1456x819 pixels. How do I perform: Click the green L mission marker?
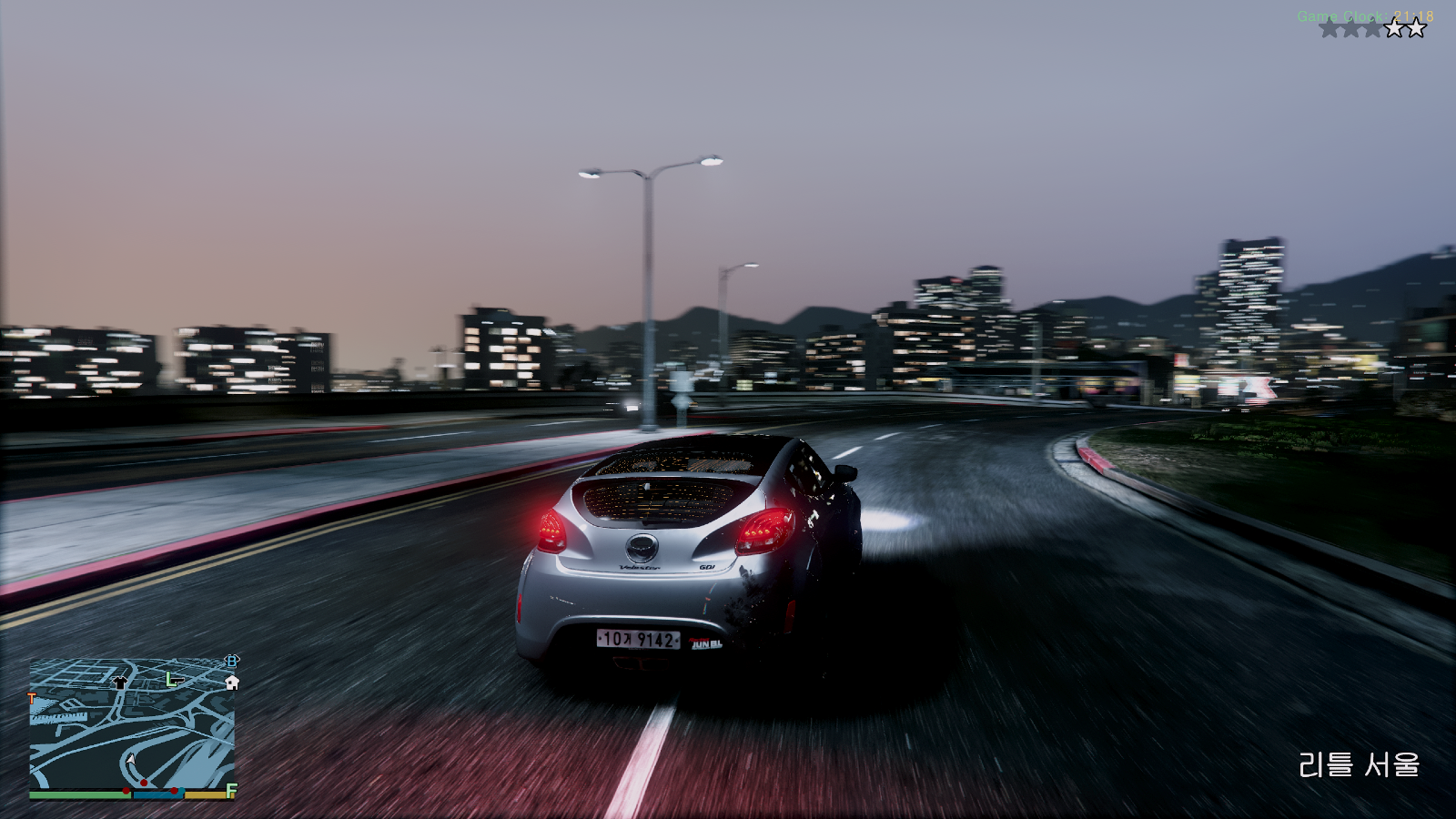coord(170,679)
